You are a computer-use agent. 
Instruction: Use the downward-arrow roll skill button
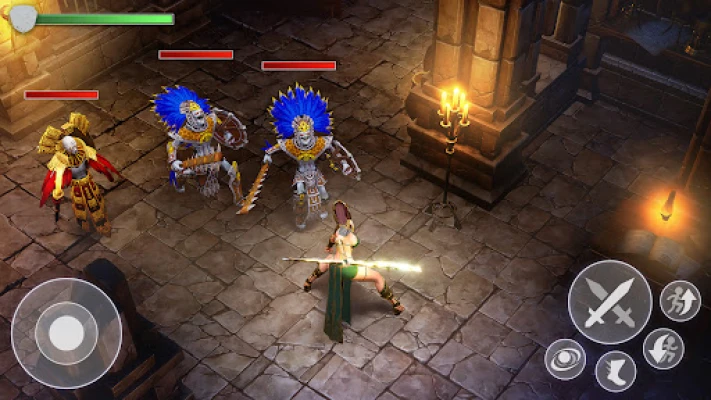pos(664,348)
